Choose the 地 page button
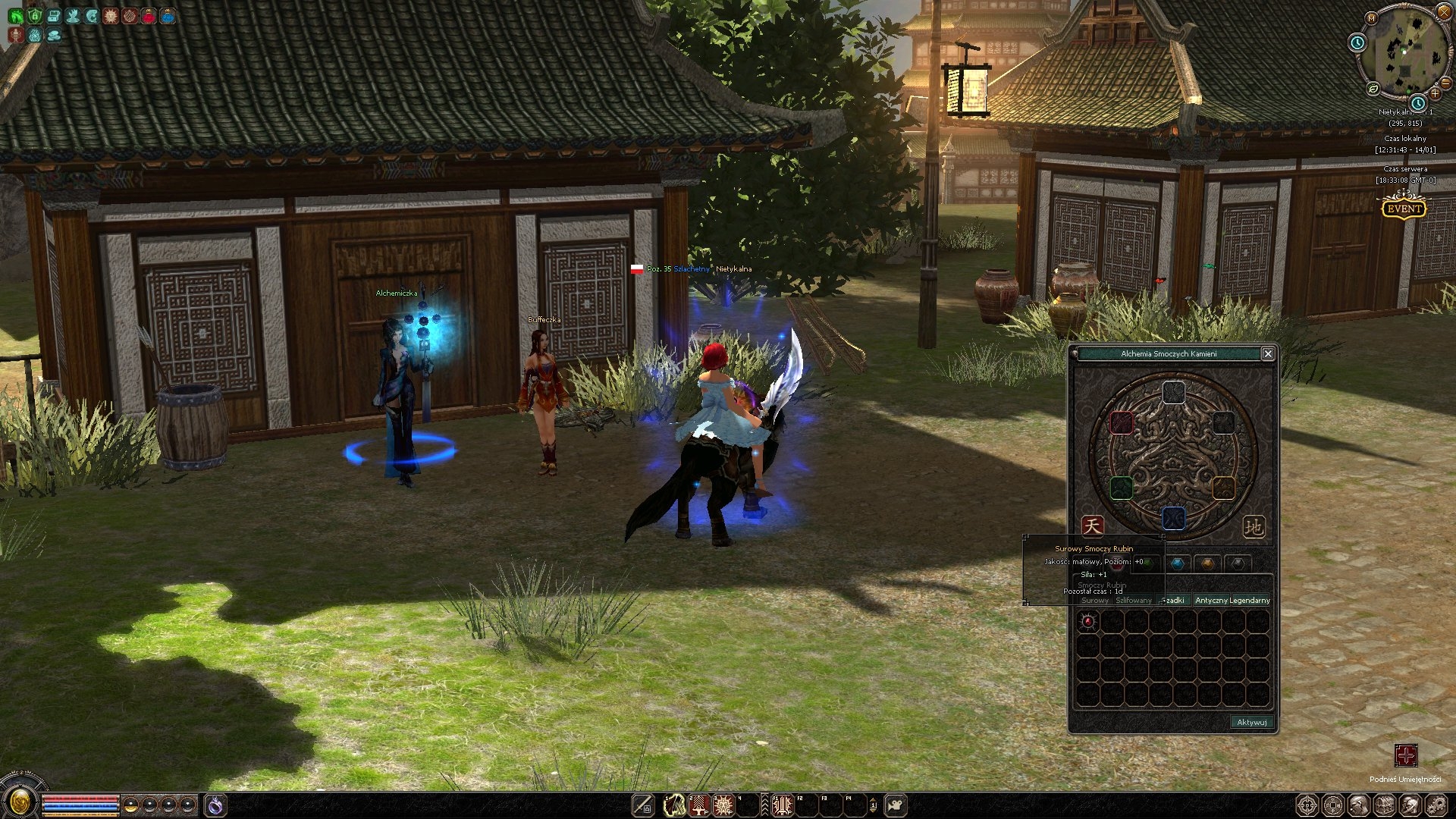 coord(1253,526)
